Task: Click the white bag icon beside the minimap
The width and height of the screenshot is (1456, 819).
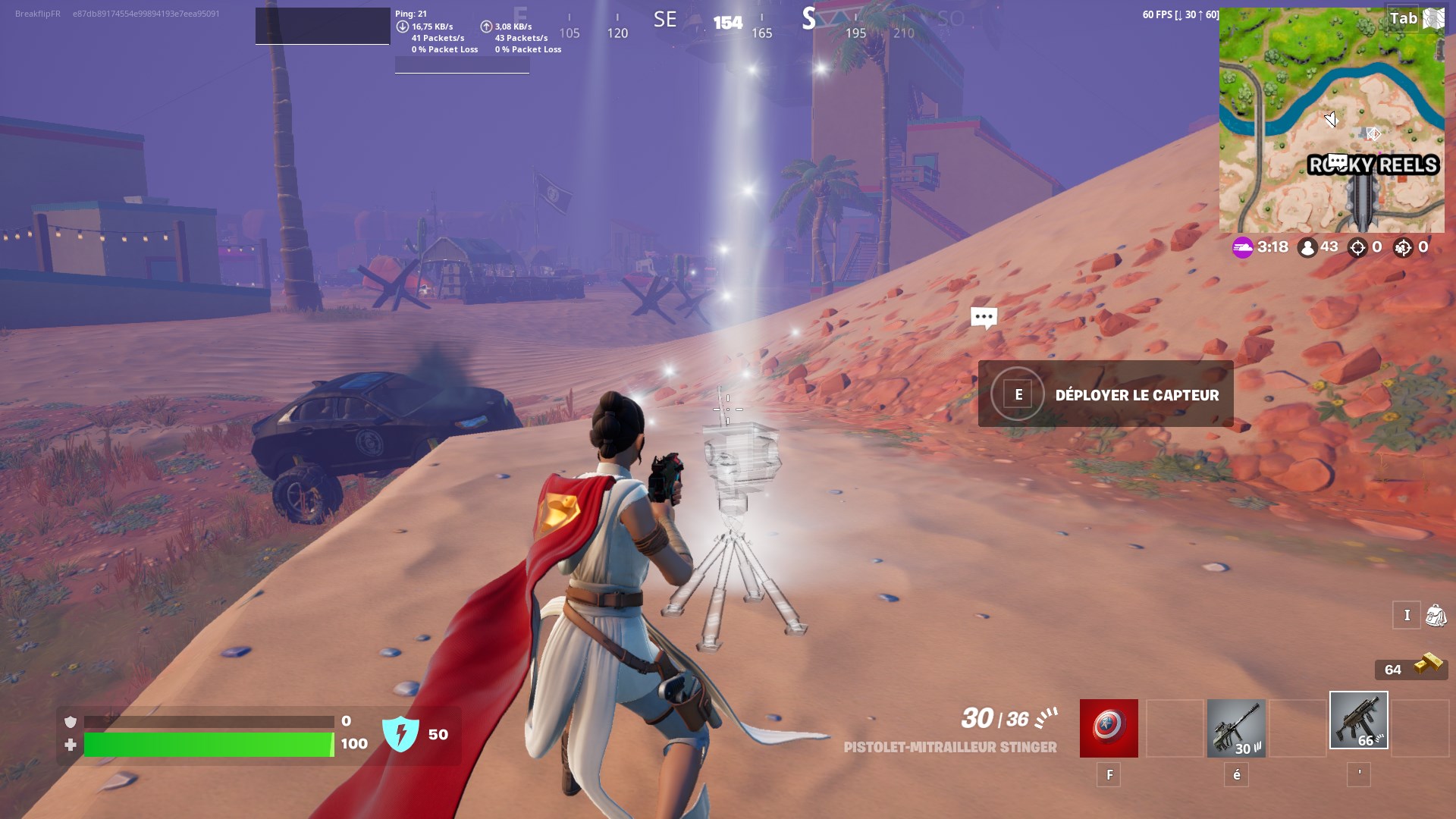Action: [1432, 17]
